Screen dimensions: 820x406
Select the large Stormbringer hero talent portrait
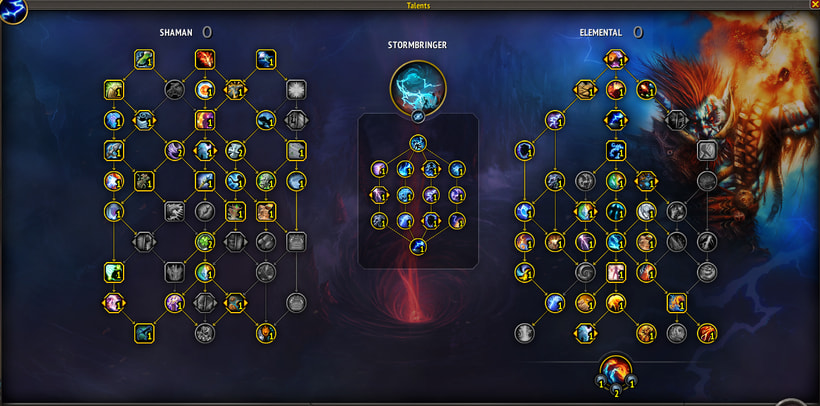(417, 86)
